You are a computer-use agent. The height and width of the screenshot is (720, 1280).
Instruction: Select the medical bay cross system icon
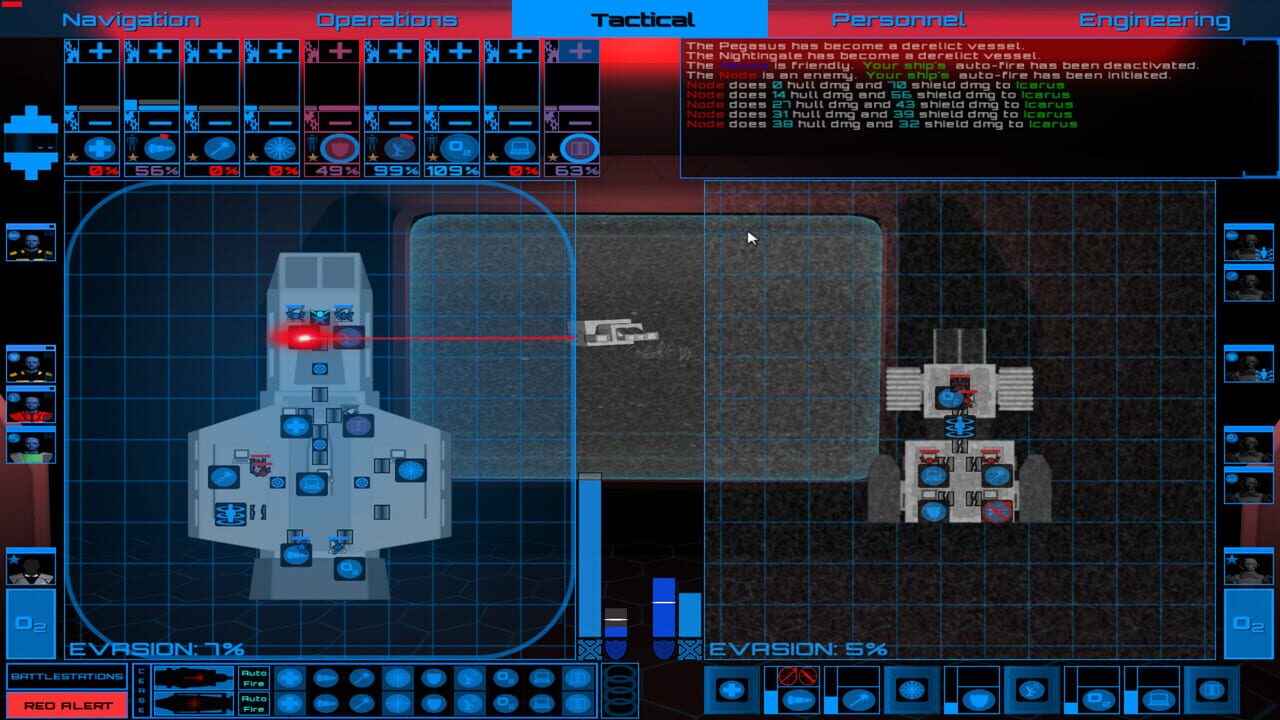point(98,146)
